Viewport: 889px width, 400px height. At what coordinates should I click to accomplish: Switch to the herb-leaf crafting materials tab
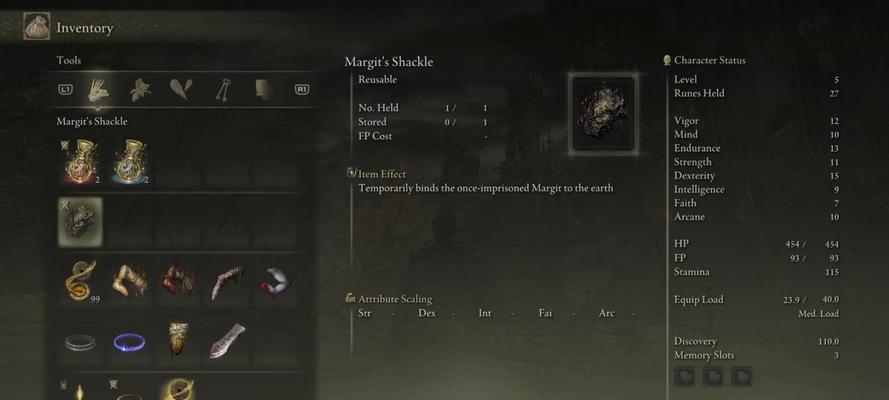click(x=139, y=89)
